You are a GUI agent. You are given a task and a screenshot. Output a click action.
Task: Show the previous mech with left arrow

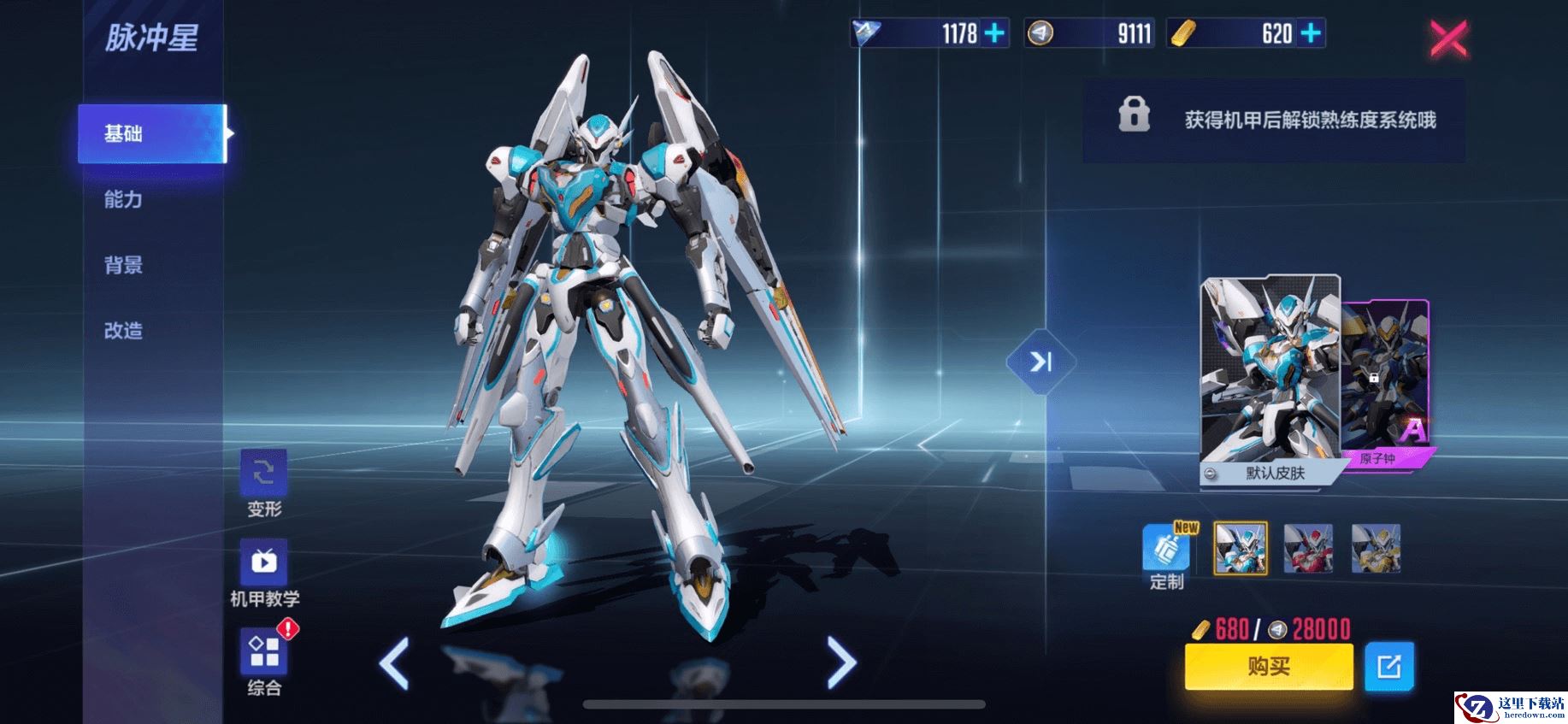394,663
